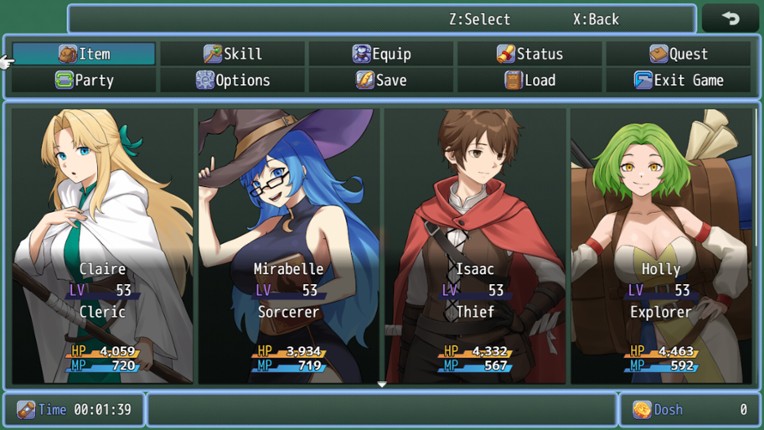Open the Options menu
The height and width of the screenshot is (430, 764).
tap(232, 80)
